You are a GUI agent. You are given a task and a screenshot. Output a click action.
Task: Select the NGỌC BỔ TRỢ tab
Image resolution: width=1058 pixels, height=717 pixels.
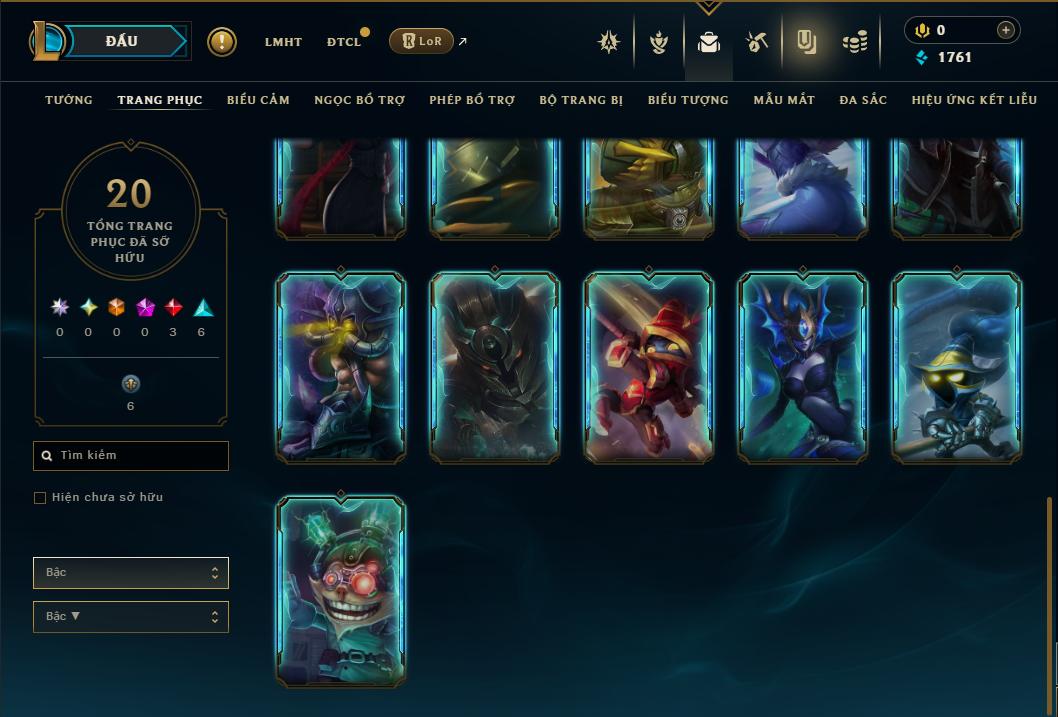(359, 100)
